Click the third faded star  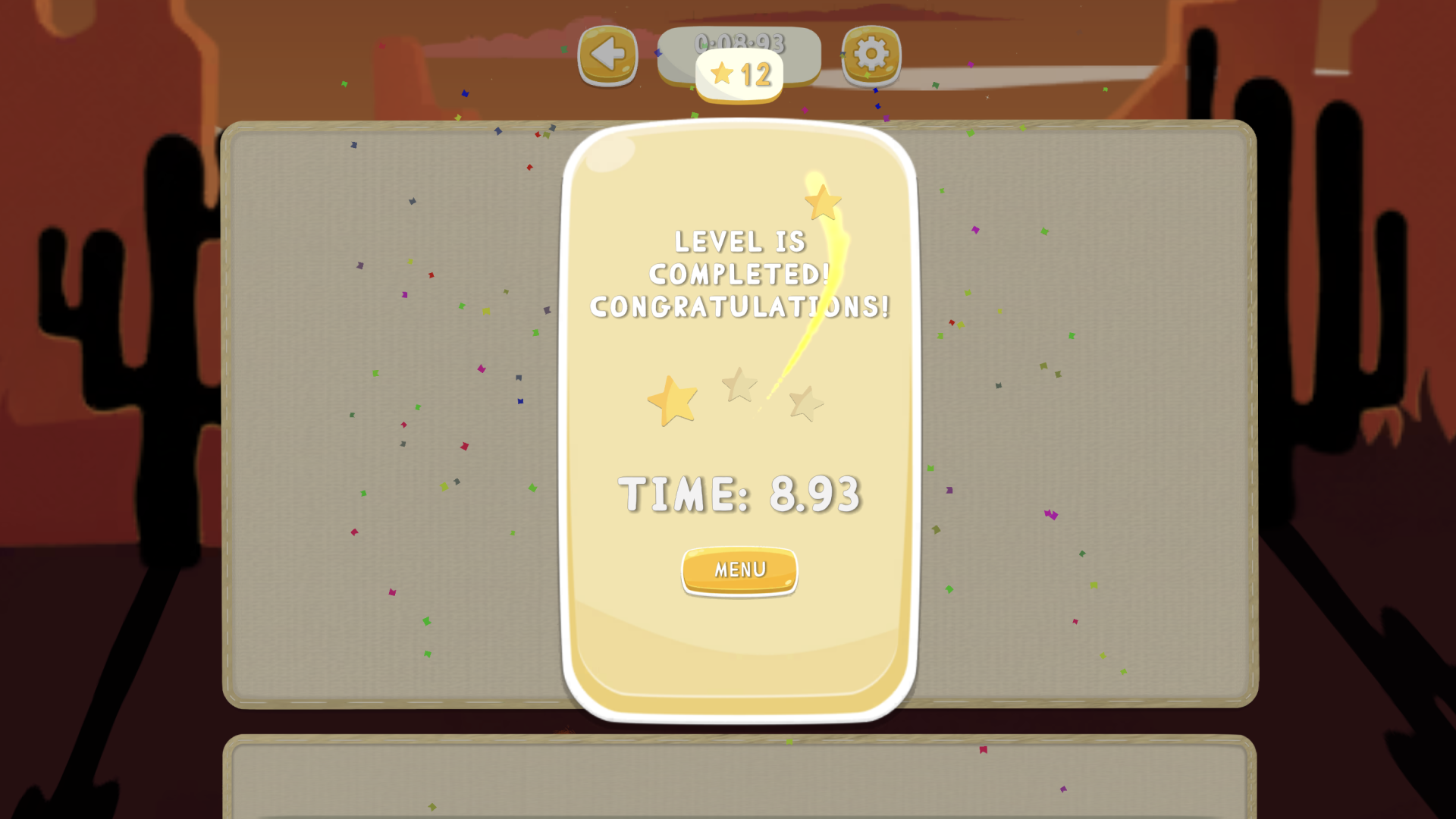point(805,402)
